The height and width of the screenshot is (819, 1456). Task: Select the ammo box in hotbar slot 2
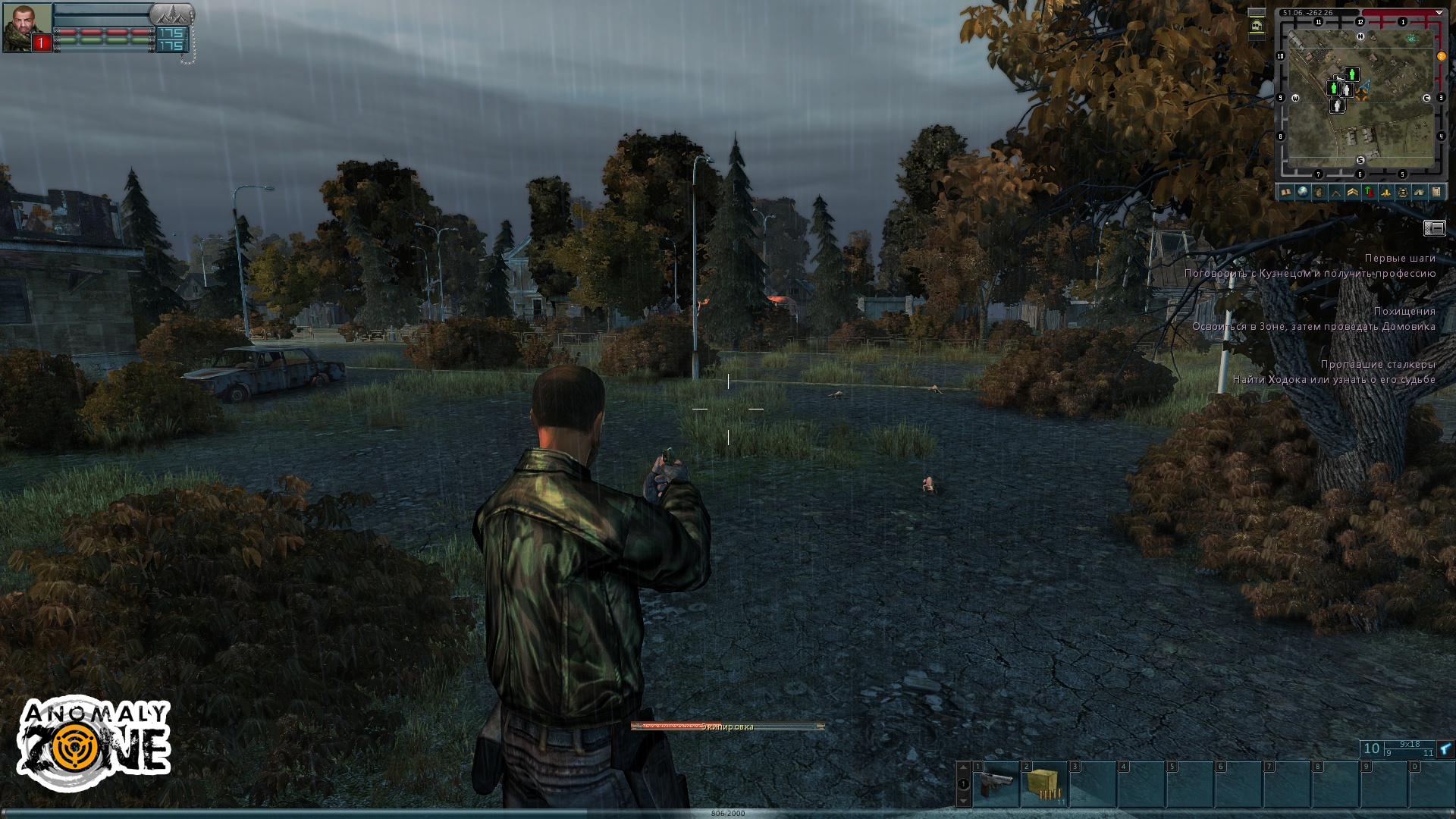[1044, 784]
